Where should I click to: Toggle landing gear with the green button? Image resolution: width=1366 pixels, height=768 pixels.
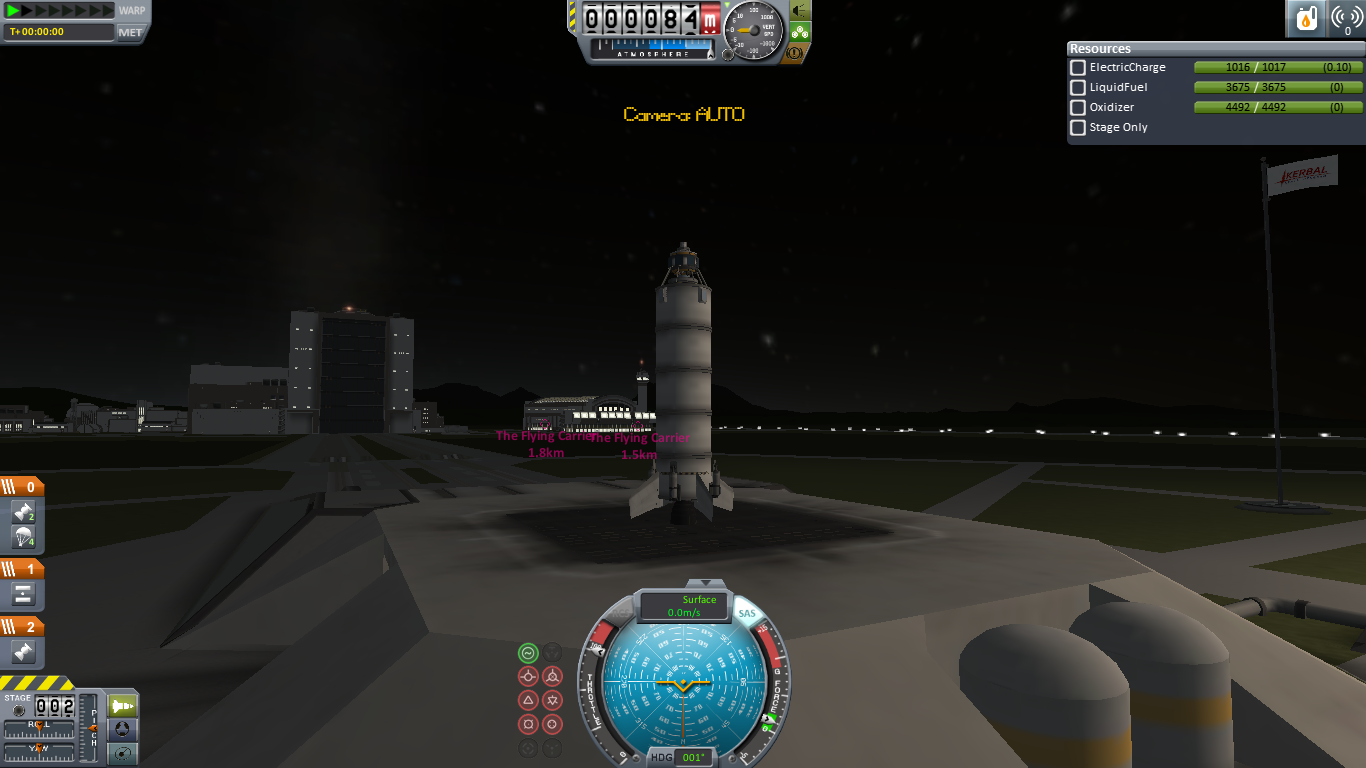click(x=800, y=31)
